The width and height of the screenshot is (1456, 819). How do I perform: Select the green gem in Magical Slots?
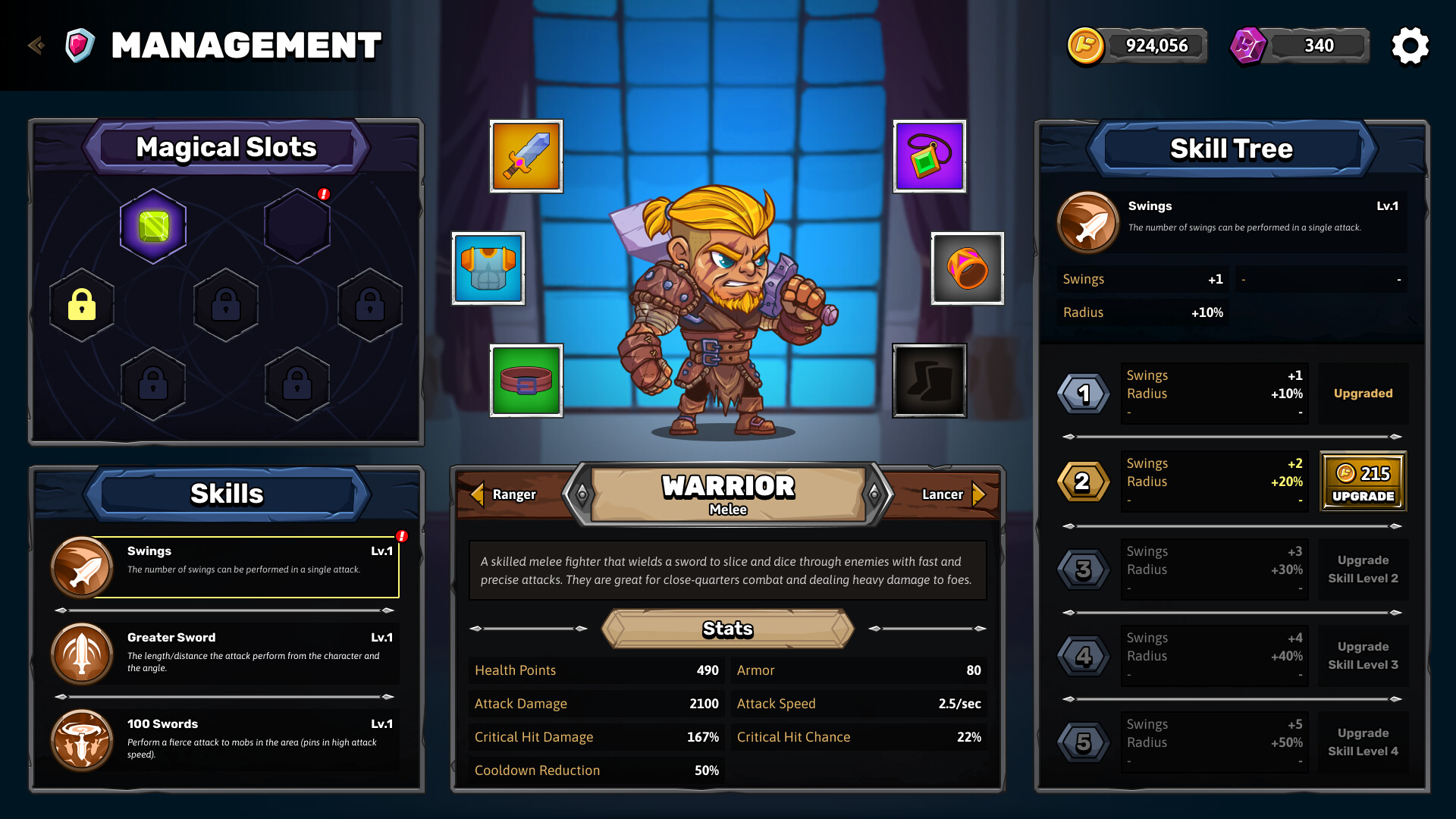point(153,224)
